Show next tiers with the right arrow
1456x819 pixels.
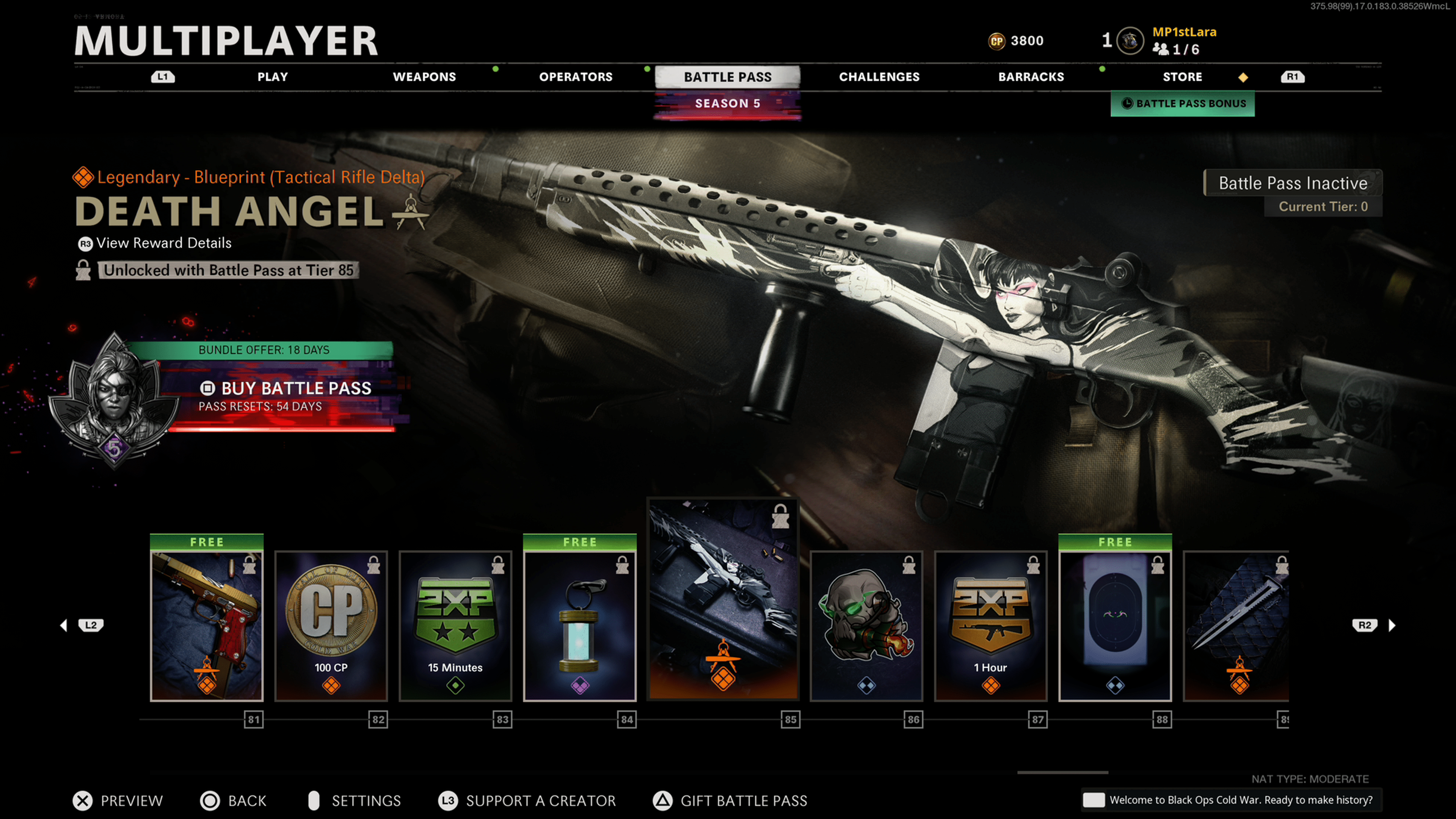tap(1392, 625)
